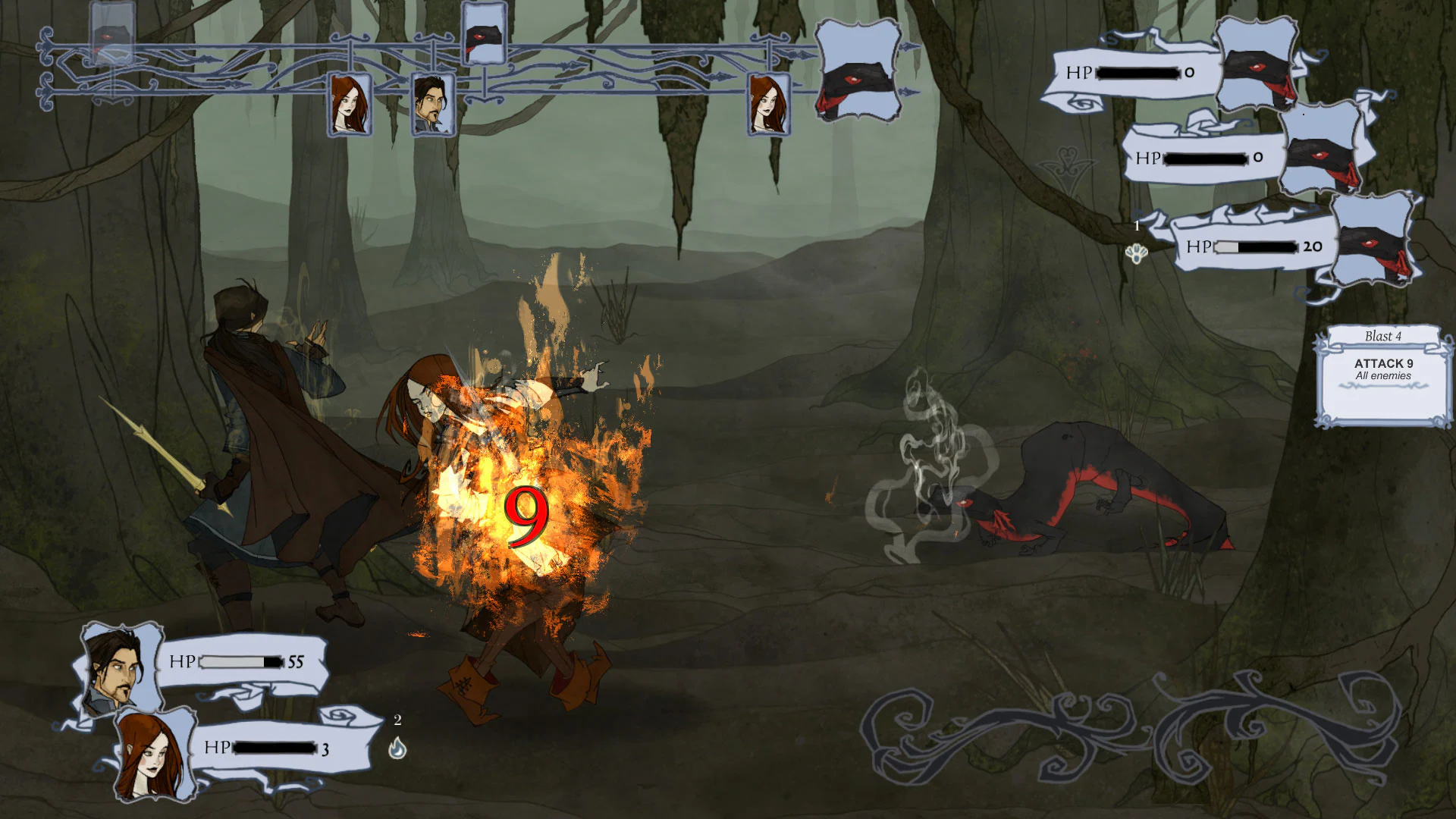The width and height of the screenshot is (1456, 819).
Task: Click the second red-haired portrait on the timeline
Action: coord(770,102)
